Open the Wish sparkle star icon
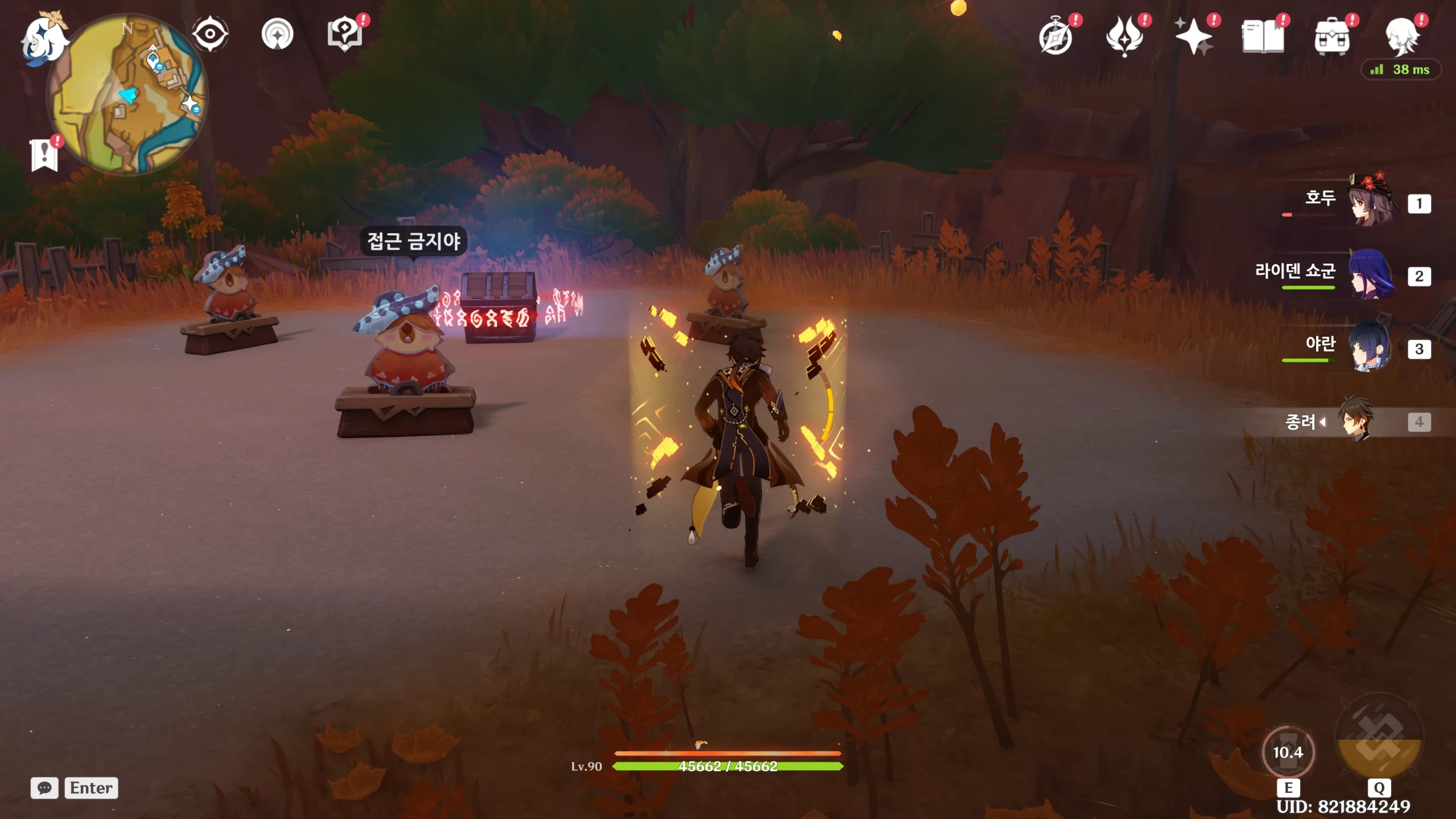 pyautogui.click(x=1194, y=36)
